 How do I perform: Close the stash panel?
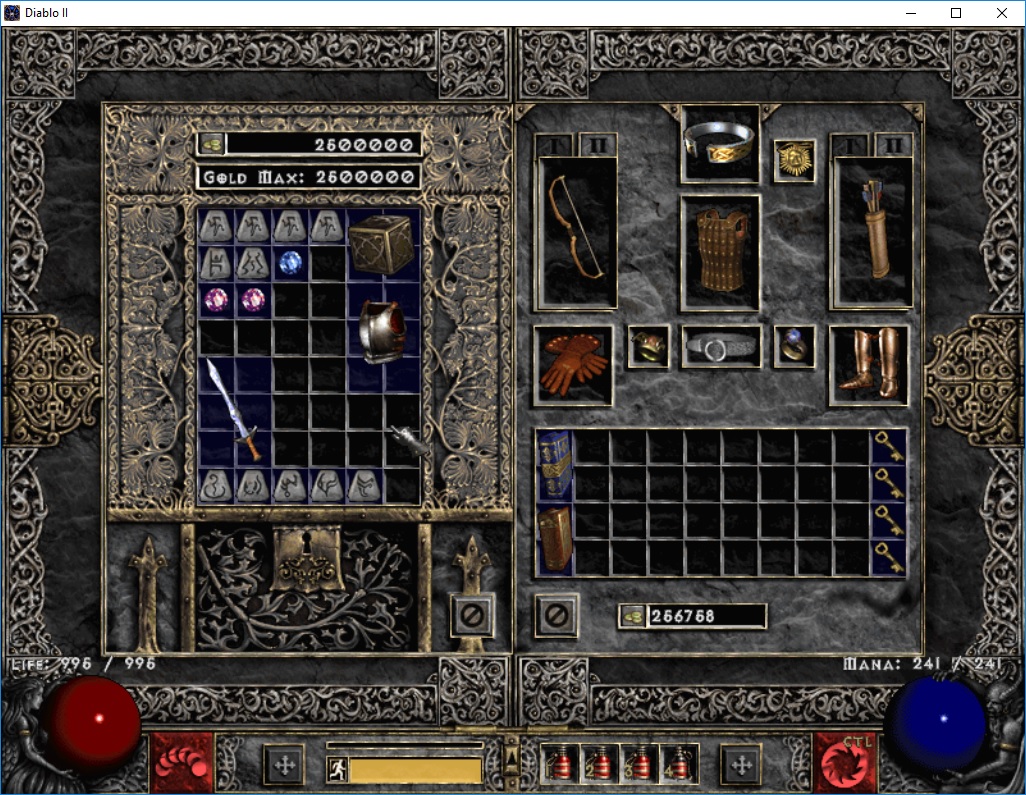point(470,614)
